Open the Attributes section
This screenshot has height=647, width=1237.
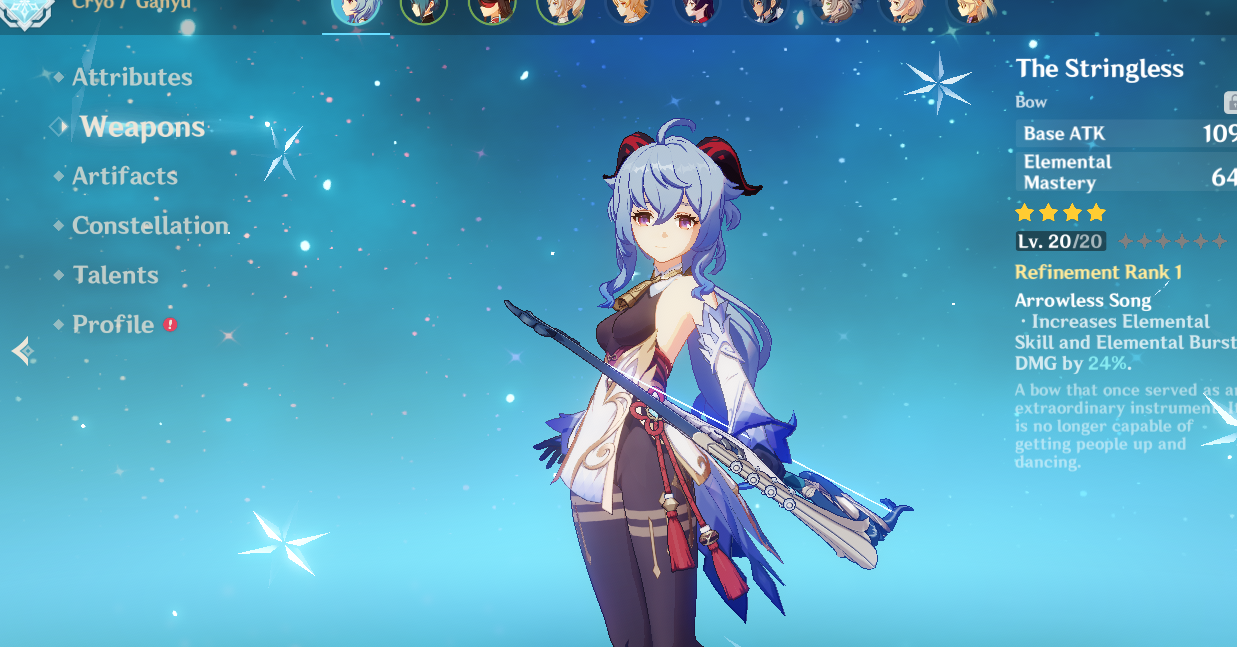131,77
